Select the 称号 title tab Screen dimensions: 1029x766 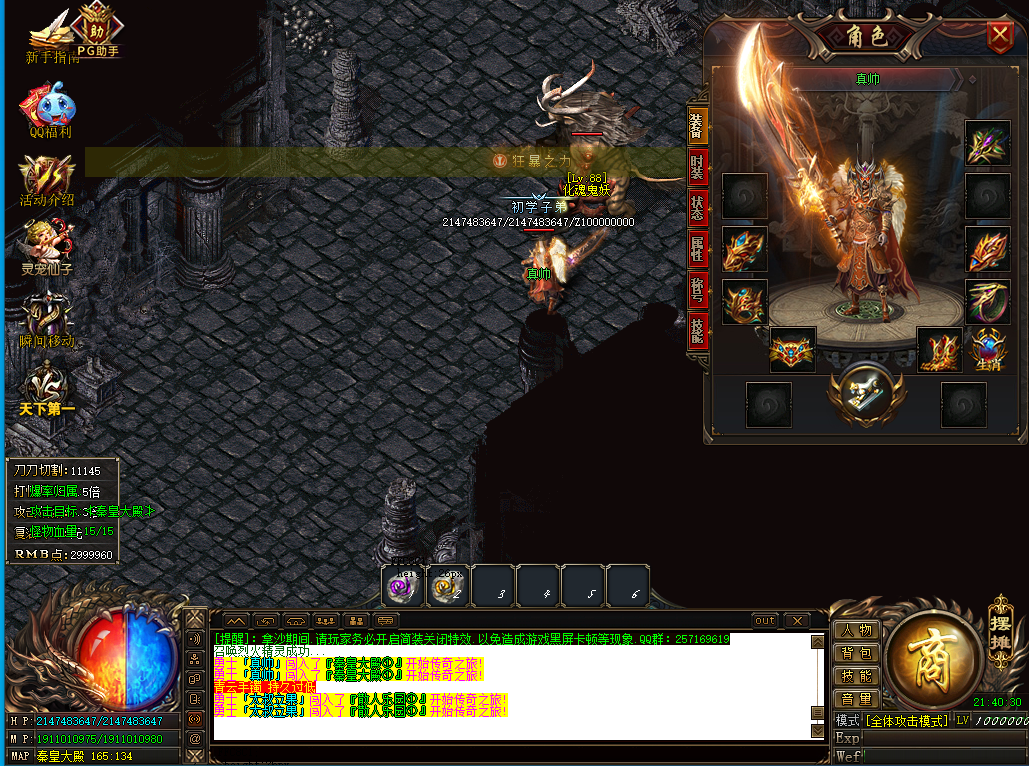[697, 290]
